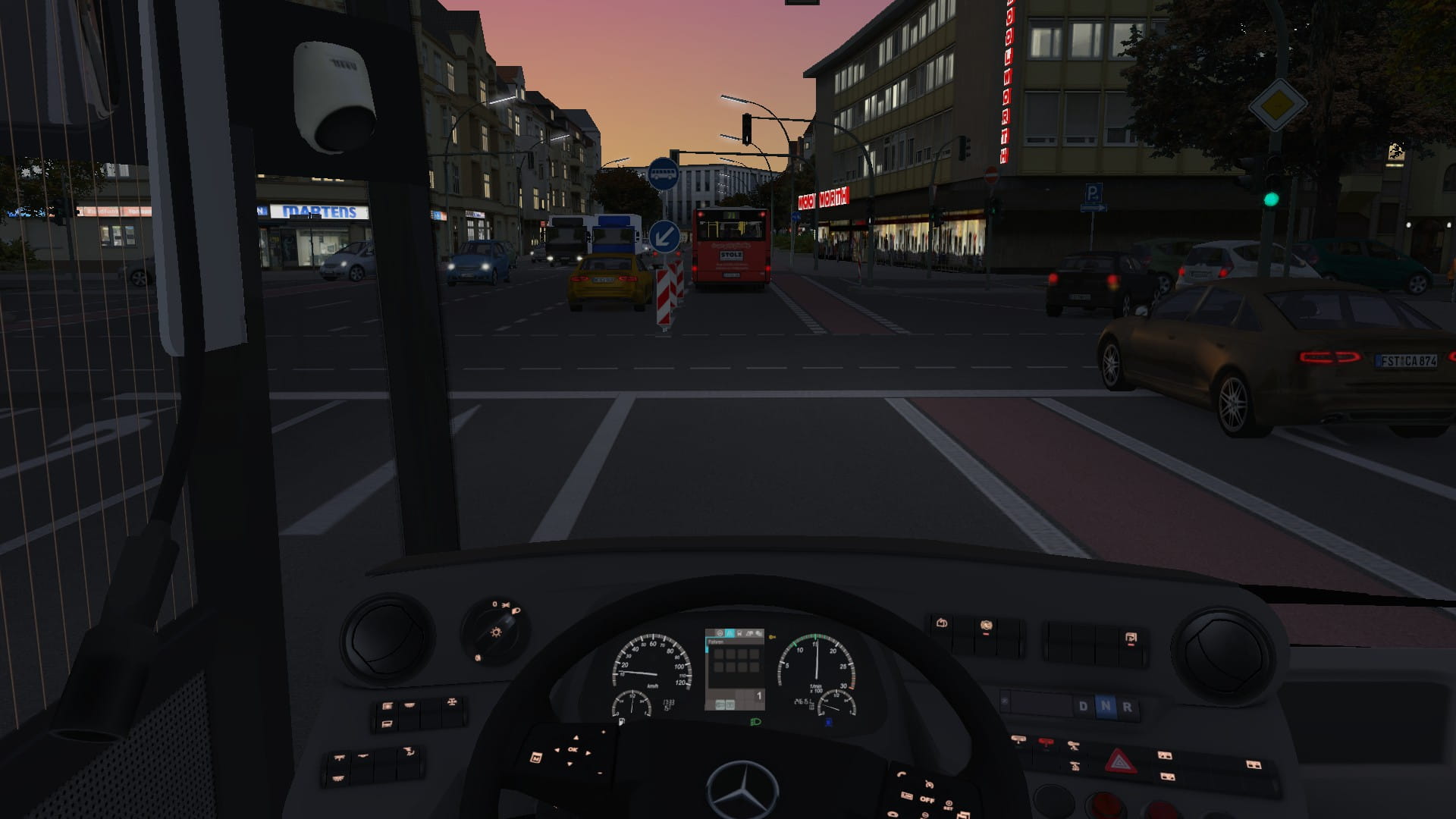Activate the red hazard warning triangle

1119,760
